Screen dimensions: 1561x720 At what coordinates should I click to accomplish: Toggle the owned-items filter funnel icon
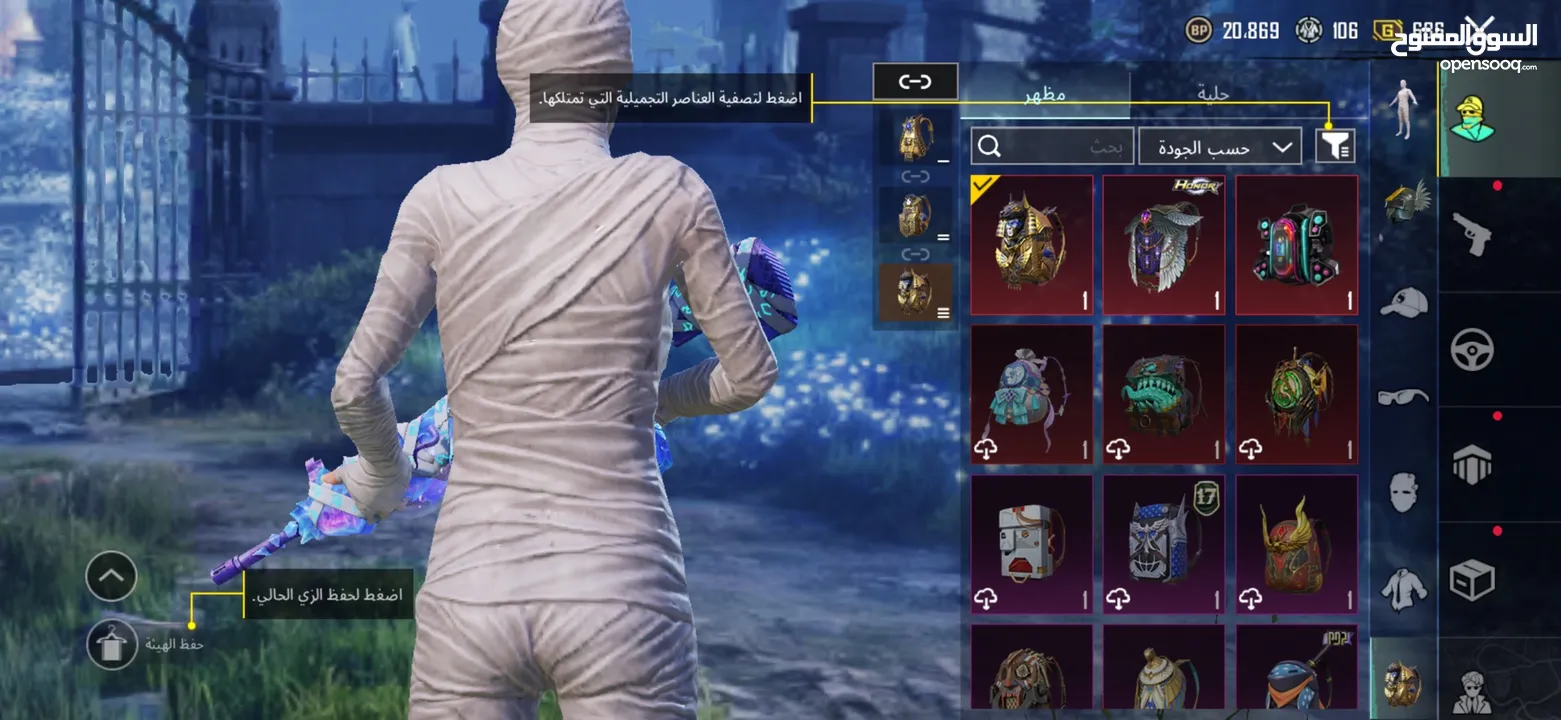click(x=1335, y=147)
